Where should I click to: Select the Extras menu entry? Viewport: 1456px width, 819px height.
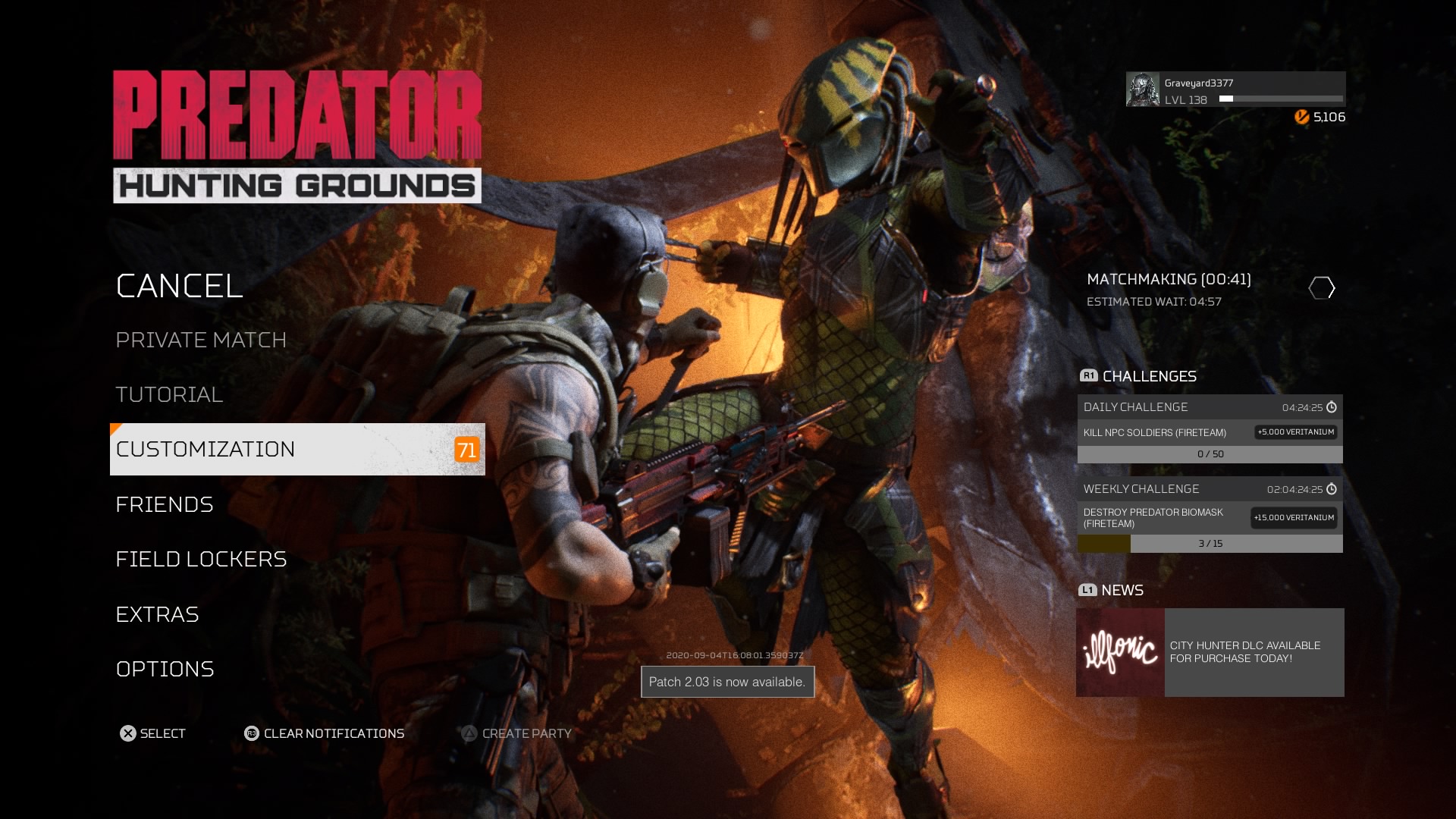157,614
